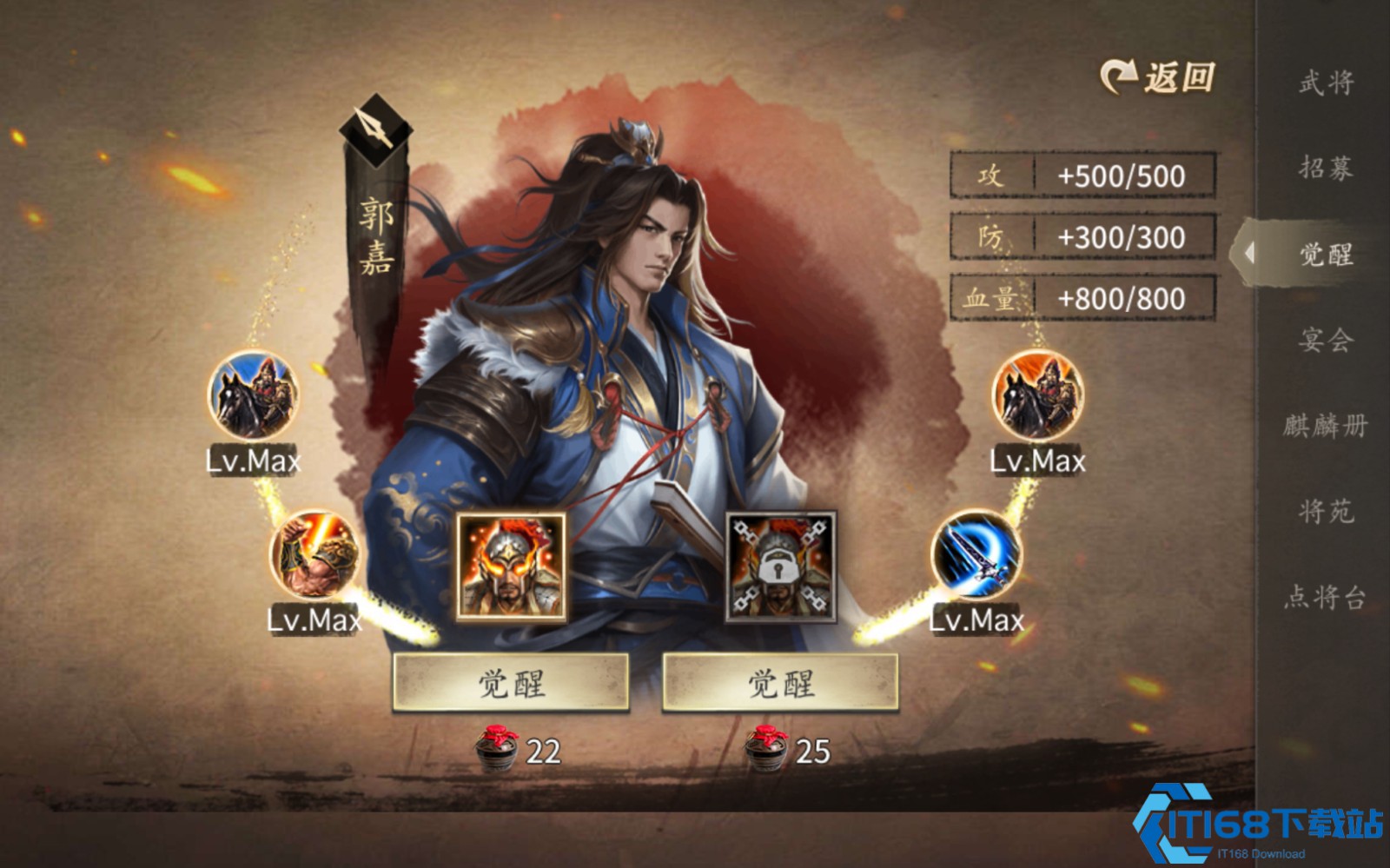
Task: Open the 宴会 banquet tab
Action: (x=1326, y=339)
